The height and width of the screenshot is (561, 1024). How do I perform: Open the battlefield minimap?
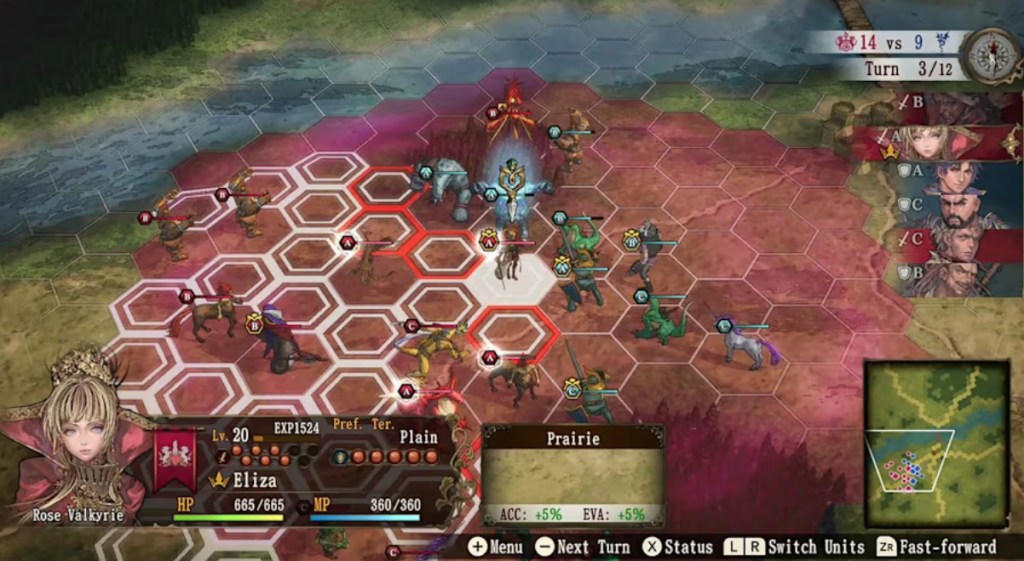click(936, 443)
